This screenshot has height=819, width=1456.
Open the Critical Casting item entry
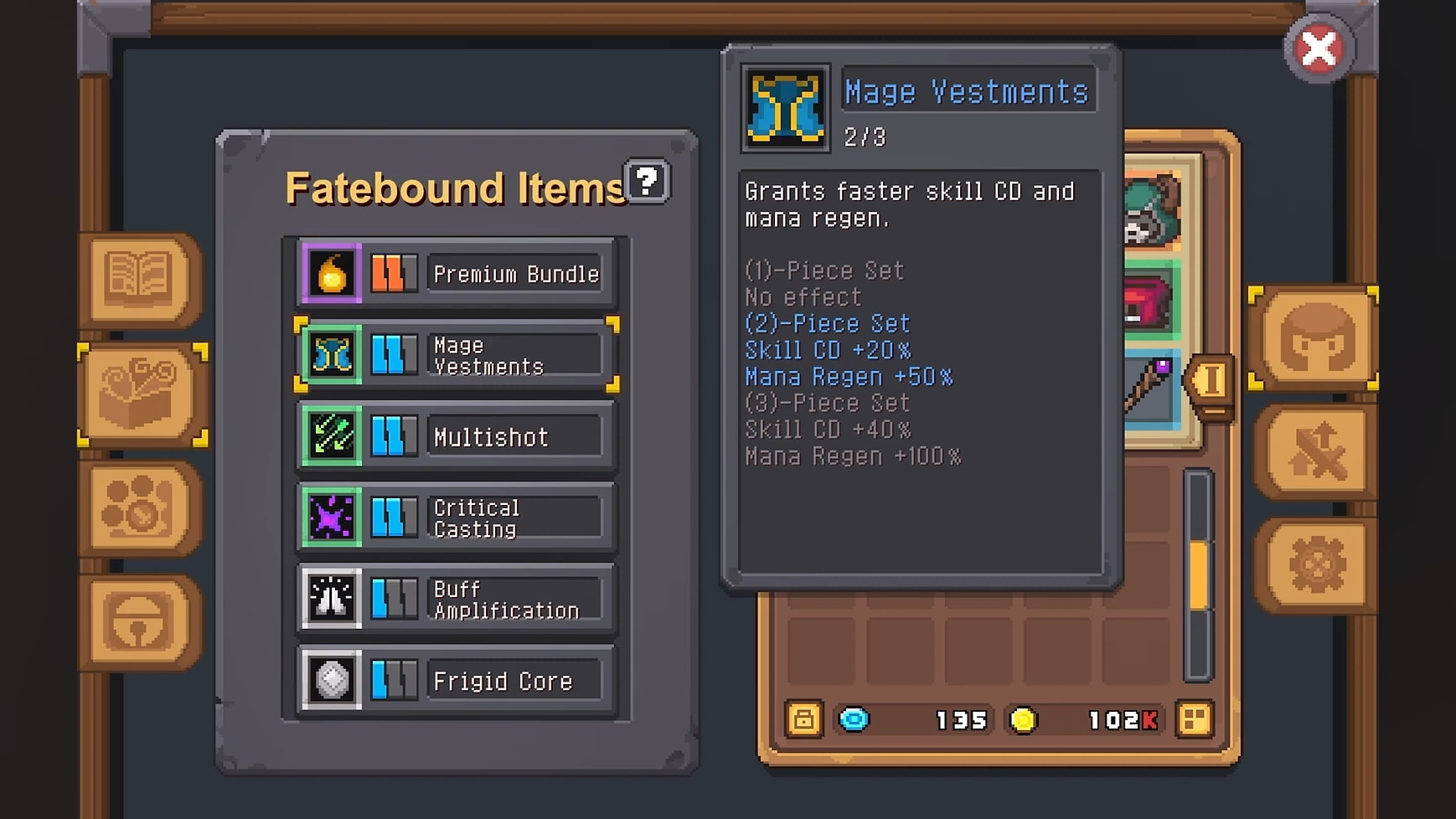click(x=516, y=517)
